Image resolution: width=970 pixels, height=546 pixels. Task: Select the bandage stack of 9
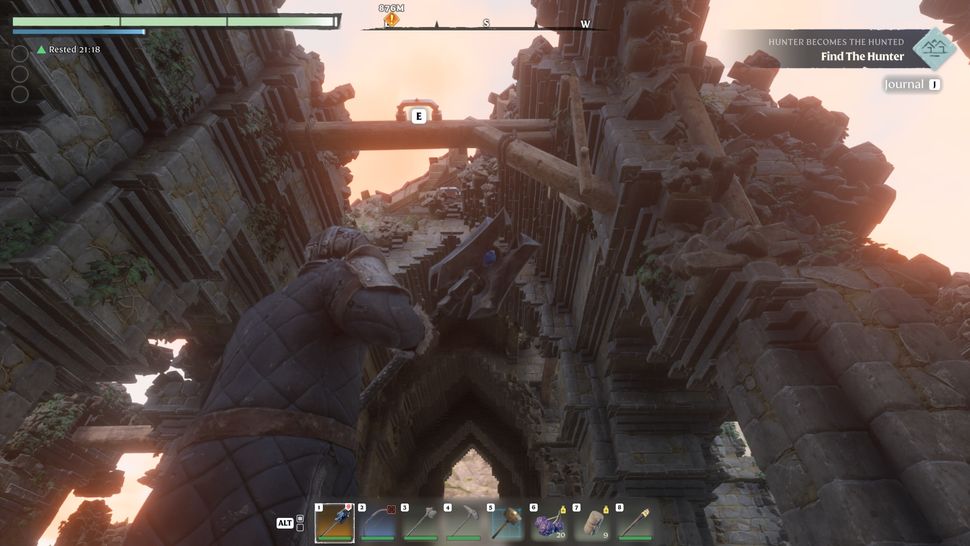(592, 522)
